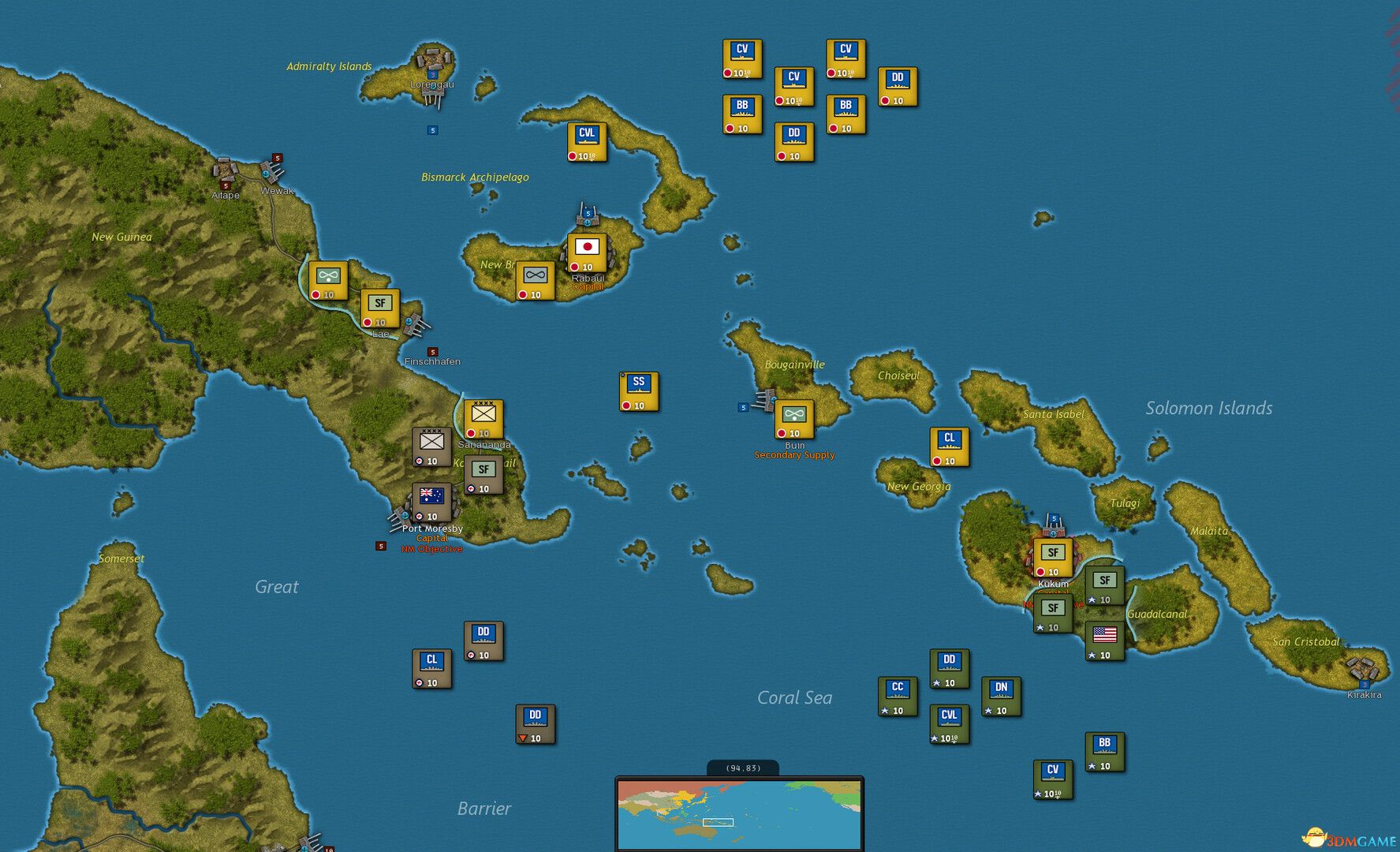Select the CVL carrier unit near Rabaul
Image resolution: width=1400 pixels, height=852 pixels.
coord(585,144)
